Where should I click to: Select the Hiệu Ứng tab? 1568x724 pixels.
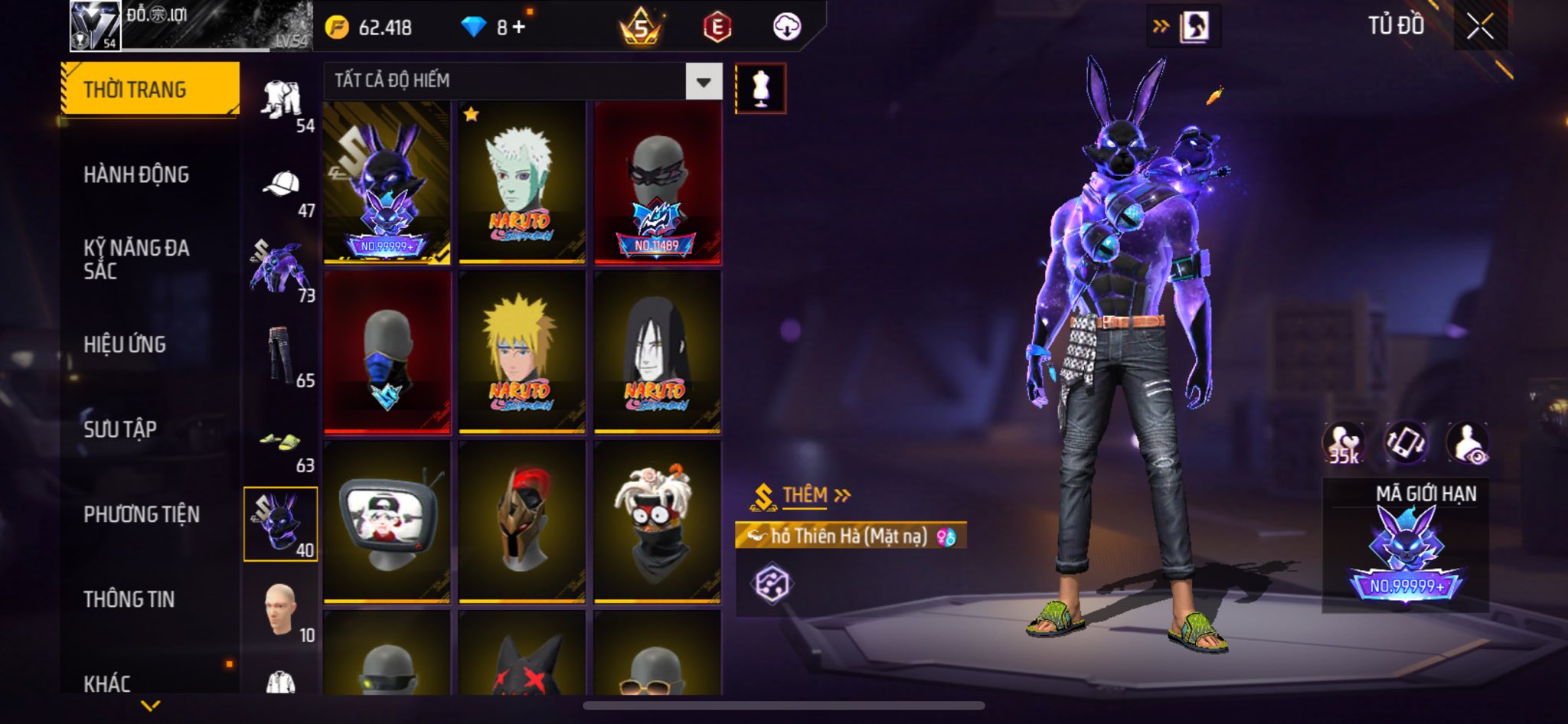point(125,344)
